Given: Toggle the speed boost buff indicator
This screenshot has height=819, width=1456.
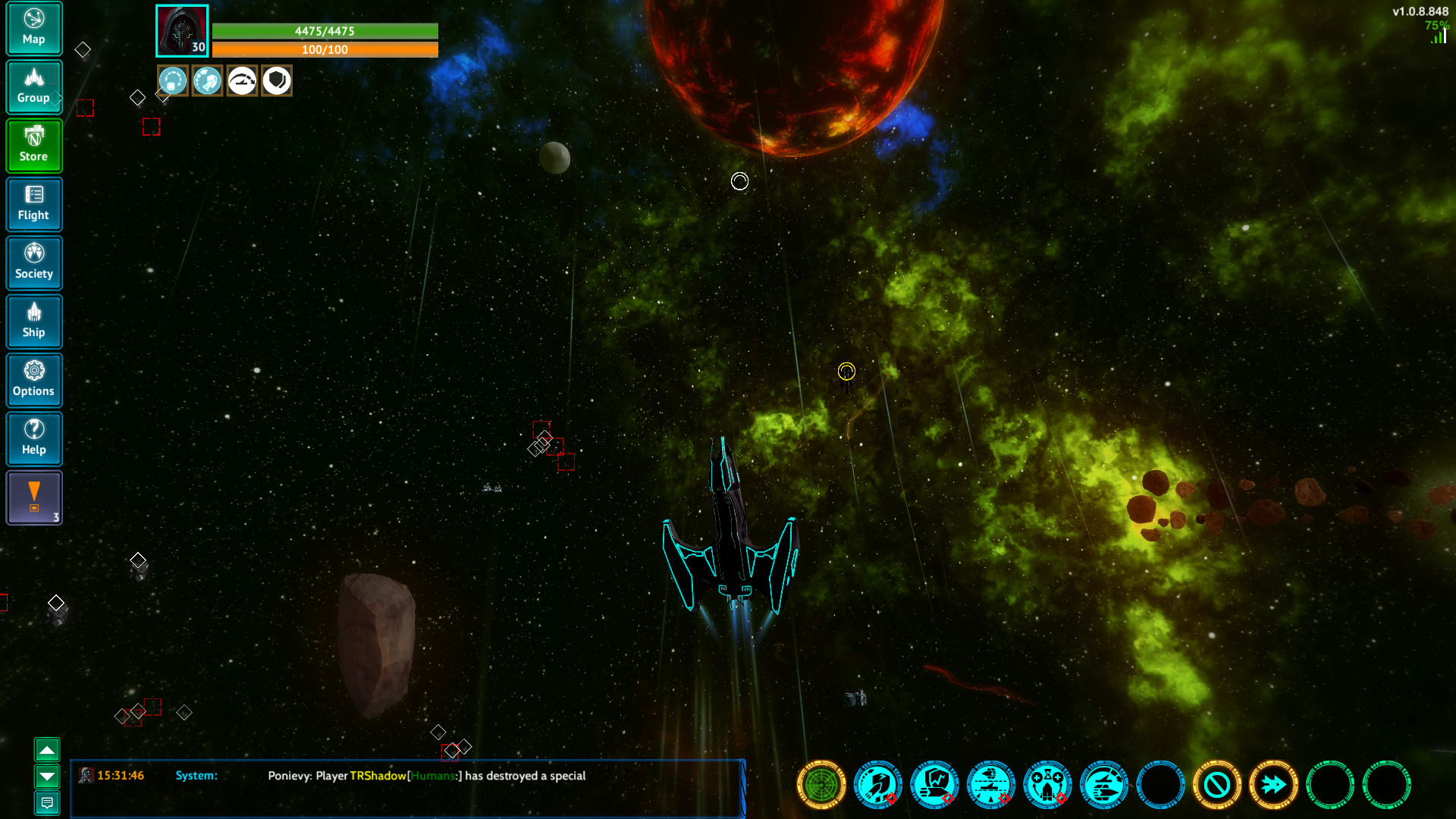Looking at the screenshot, I should tap(242, 80).
